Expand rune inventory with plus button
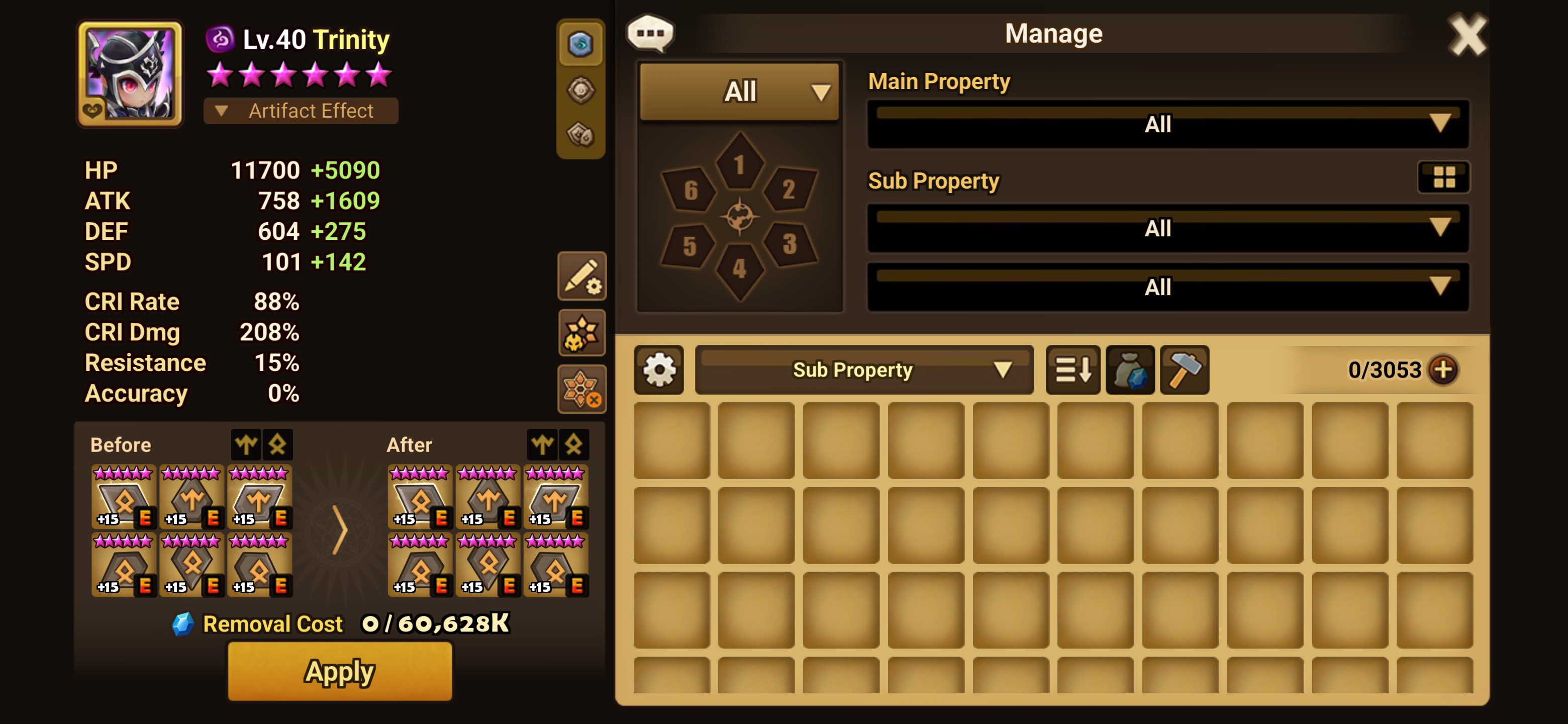Image resolution: width=1568 pixels, height=724 pixels. click(1443, 370)
